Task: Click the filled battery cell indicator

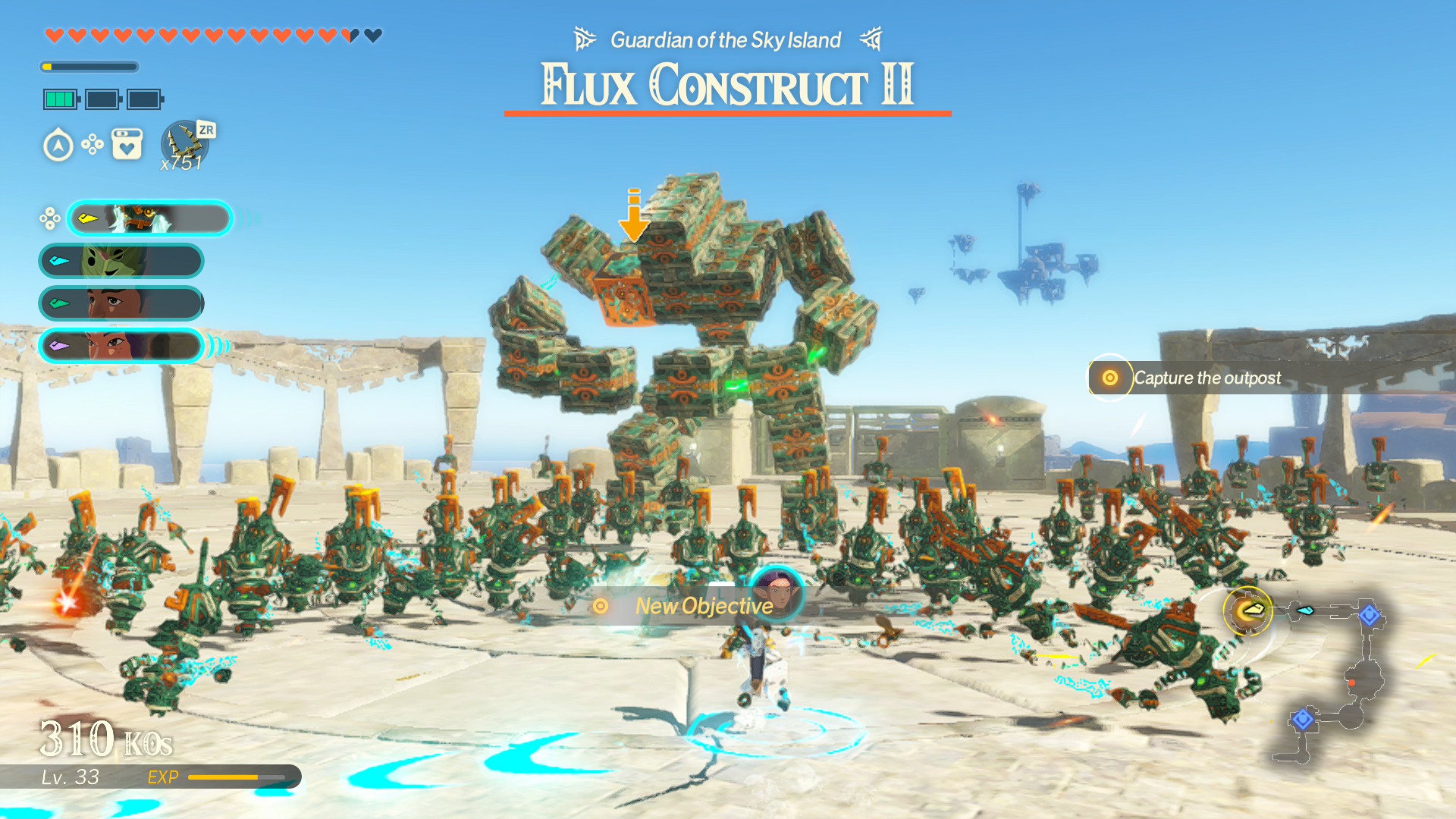Action: 59,99
